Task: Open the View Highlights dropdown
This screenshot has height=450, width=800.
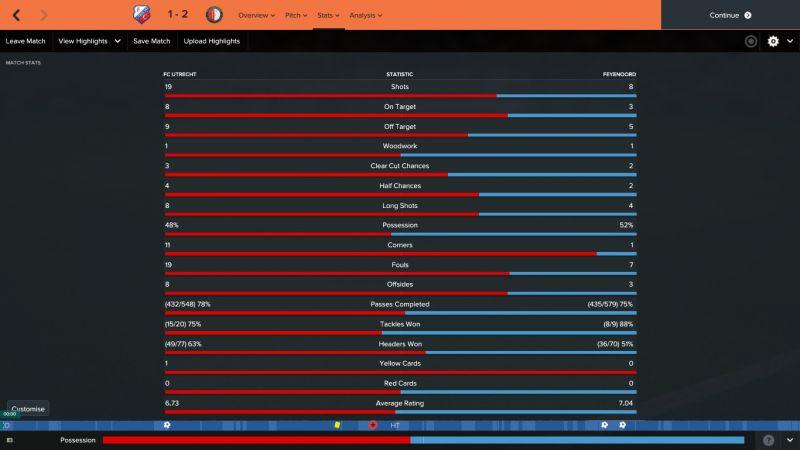Action: [x=89, y=41]
